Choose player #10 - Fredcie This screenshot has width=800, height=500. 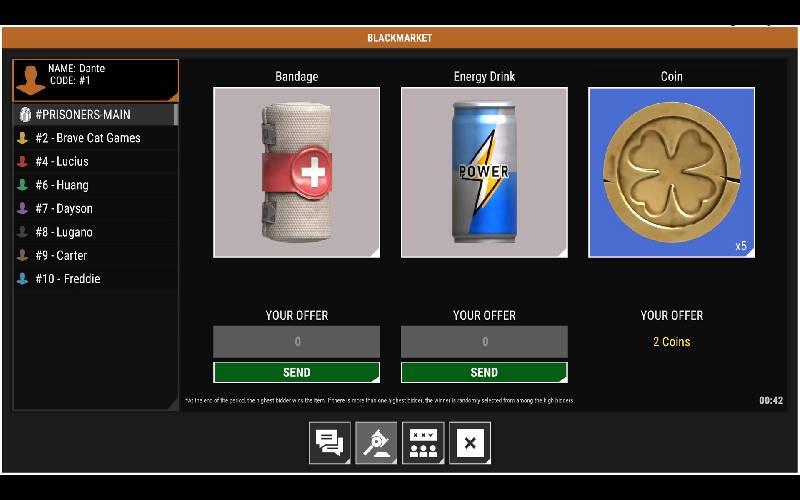[x=95, y=279]
